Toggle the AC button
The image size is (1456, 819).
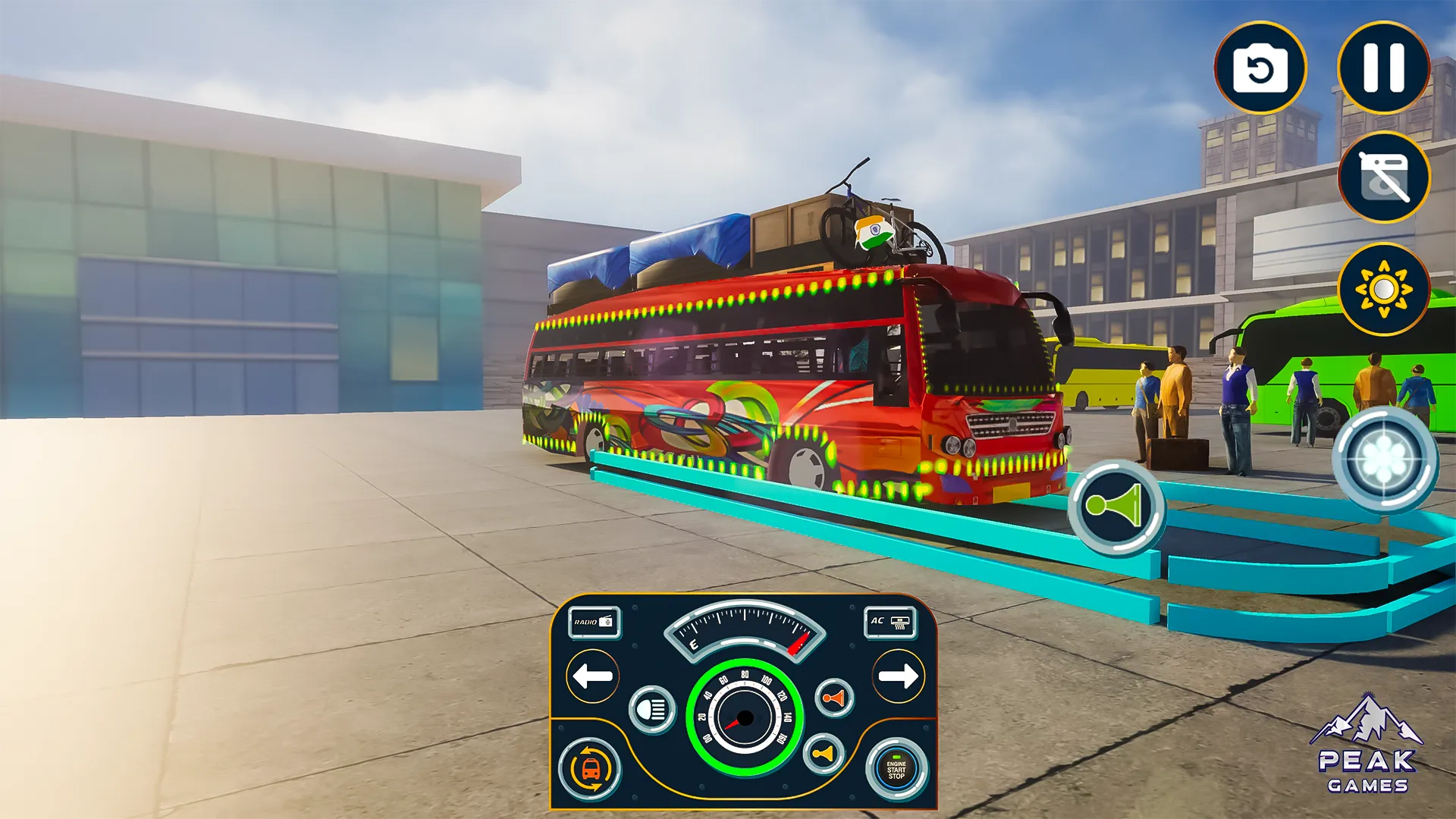pos(890,622)
